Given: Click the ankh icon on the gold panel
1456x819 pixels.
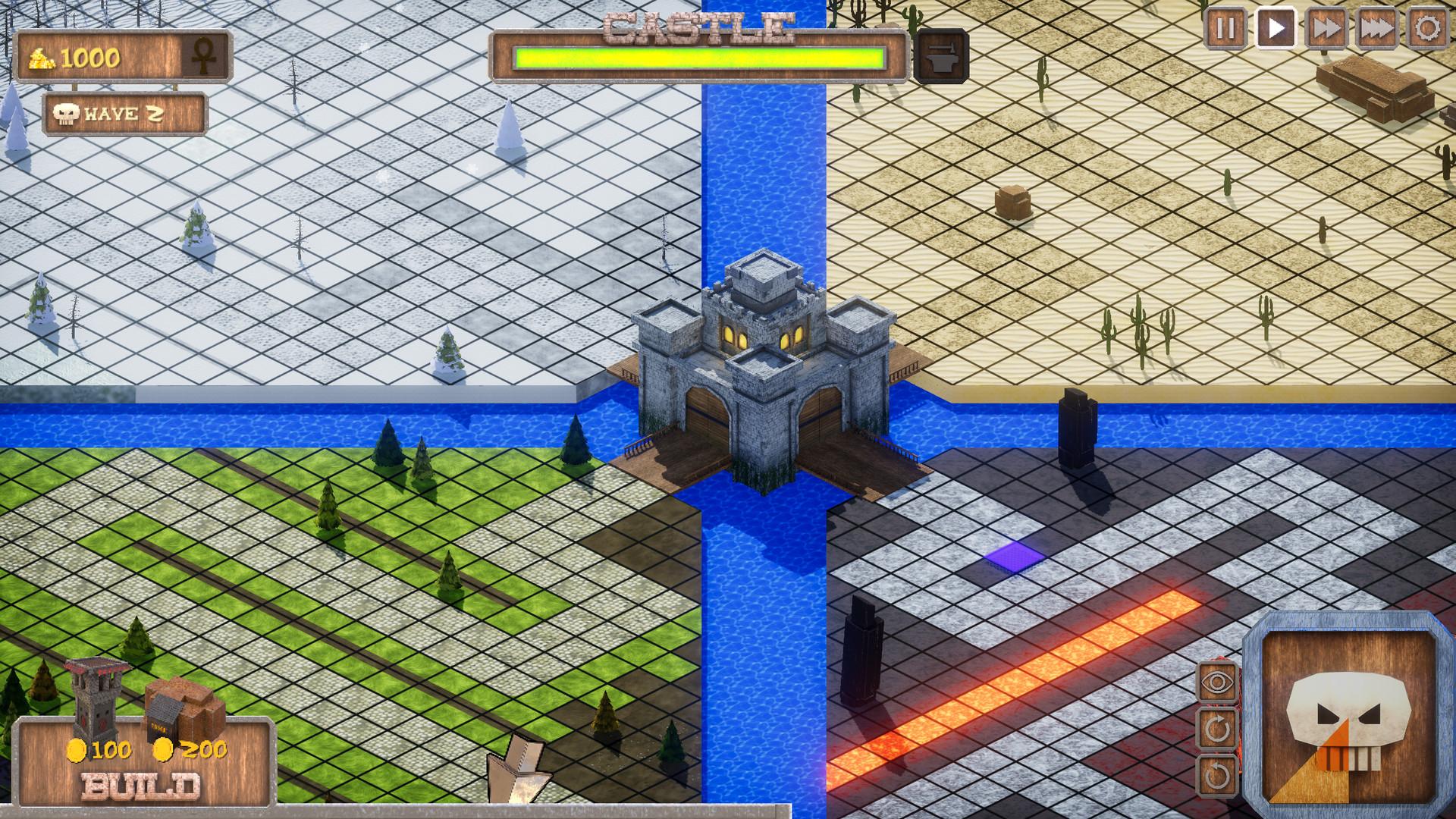Looking at the screenshot, I should click(x=206, y=57).
